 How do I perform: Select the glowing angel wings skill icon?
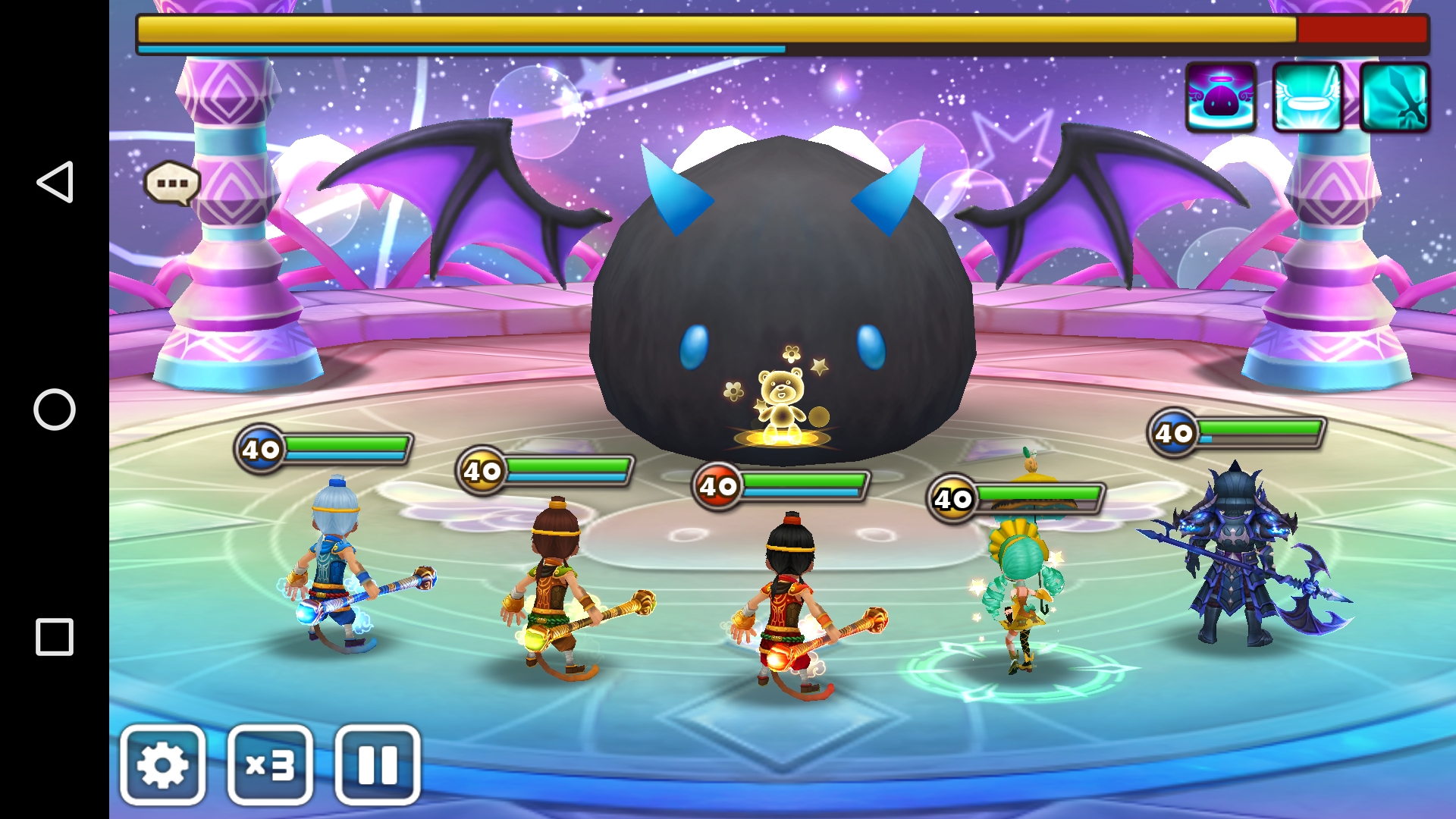click(x=1307, y=98)
